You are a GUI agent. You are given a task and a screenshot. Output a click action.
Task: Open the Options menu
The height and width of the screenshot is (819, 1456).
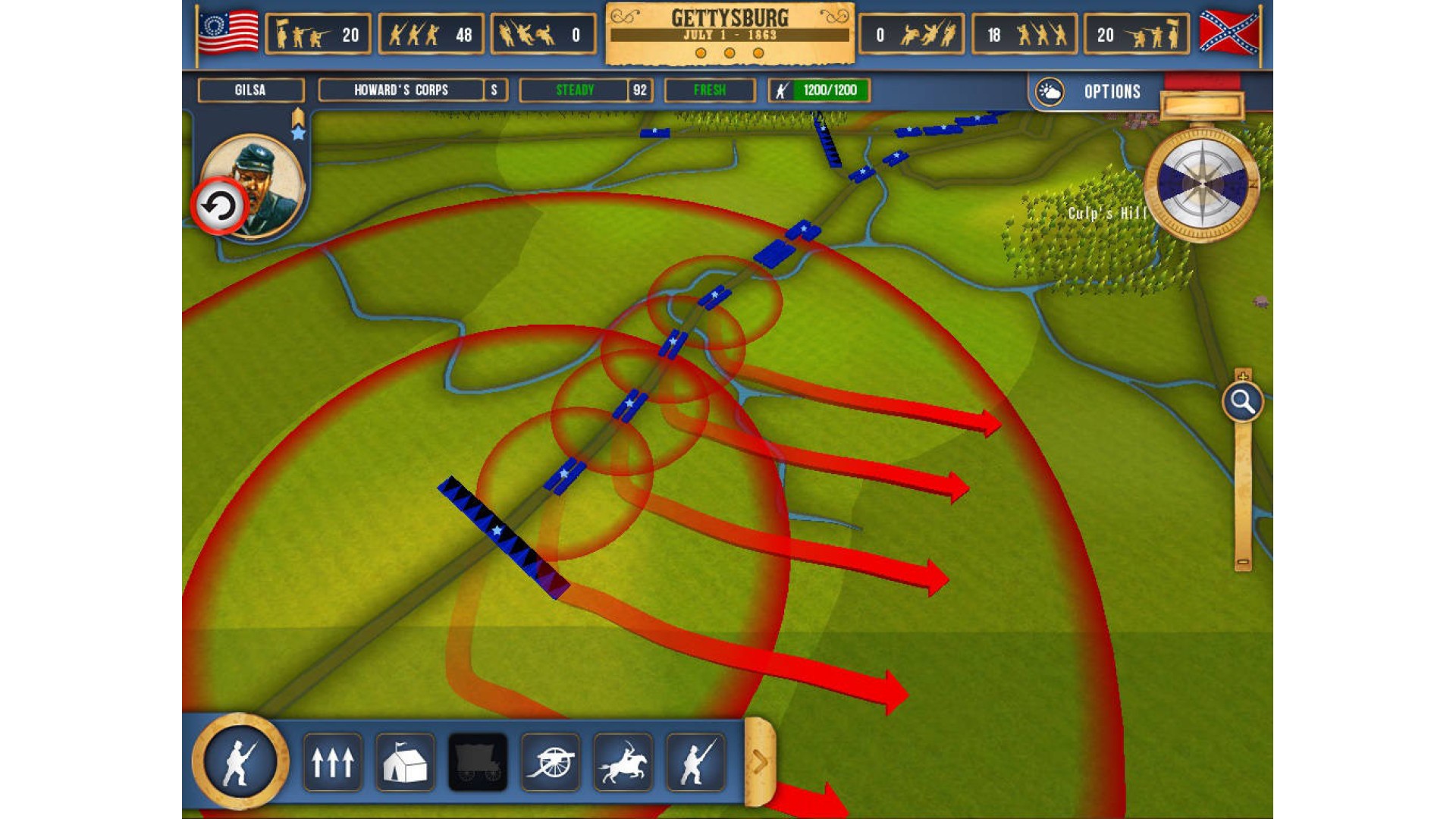1112,92
